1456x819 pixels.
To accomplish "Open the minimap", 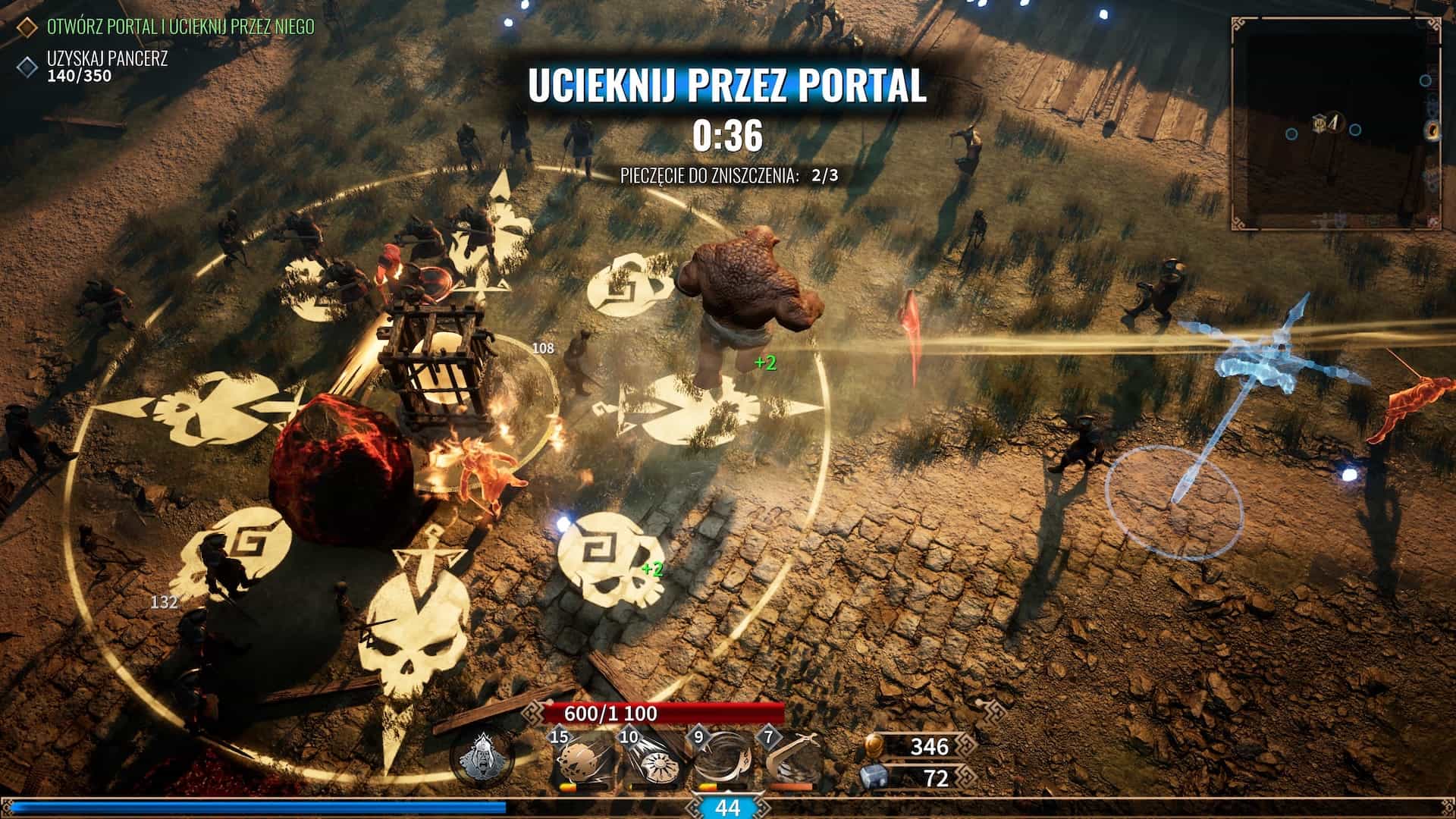I will [1336, 123].
